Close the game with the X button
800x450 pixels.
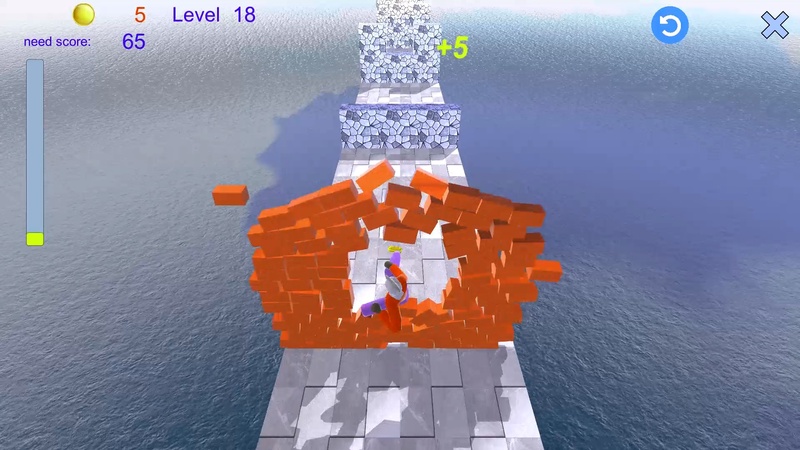point(775,26)
